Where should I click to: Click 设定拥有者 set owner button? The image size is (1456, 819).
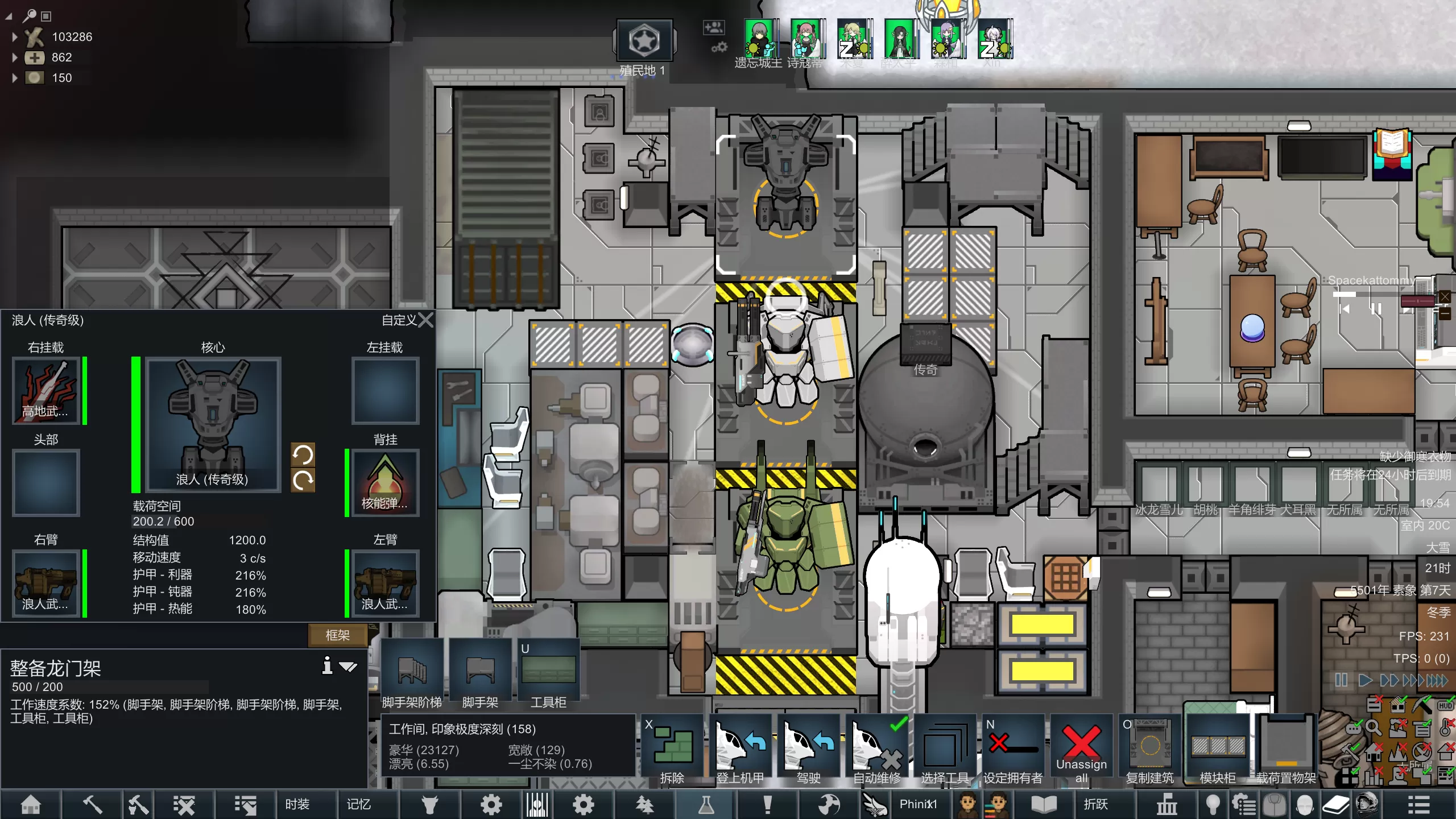1013,750
